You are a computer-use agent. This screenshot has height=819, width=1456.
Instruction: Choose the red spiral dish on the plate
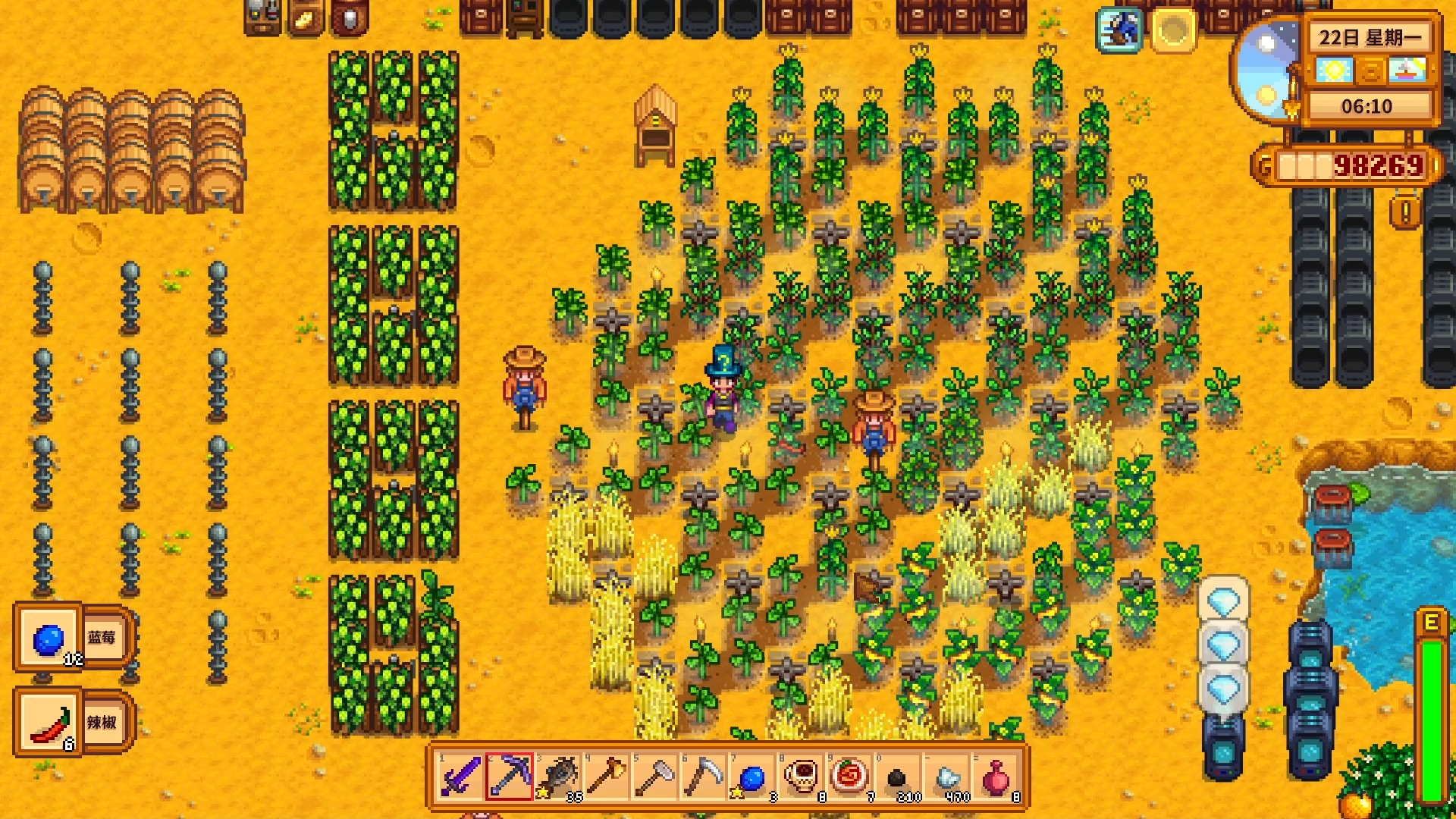point(850,777)
